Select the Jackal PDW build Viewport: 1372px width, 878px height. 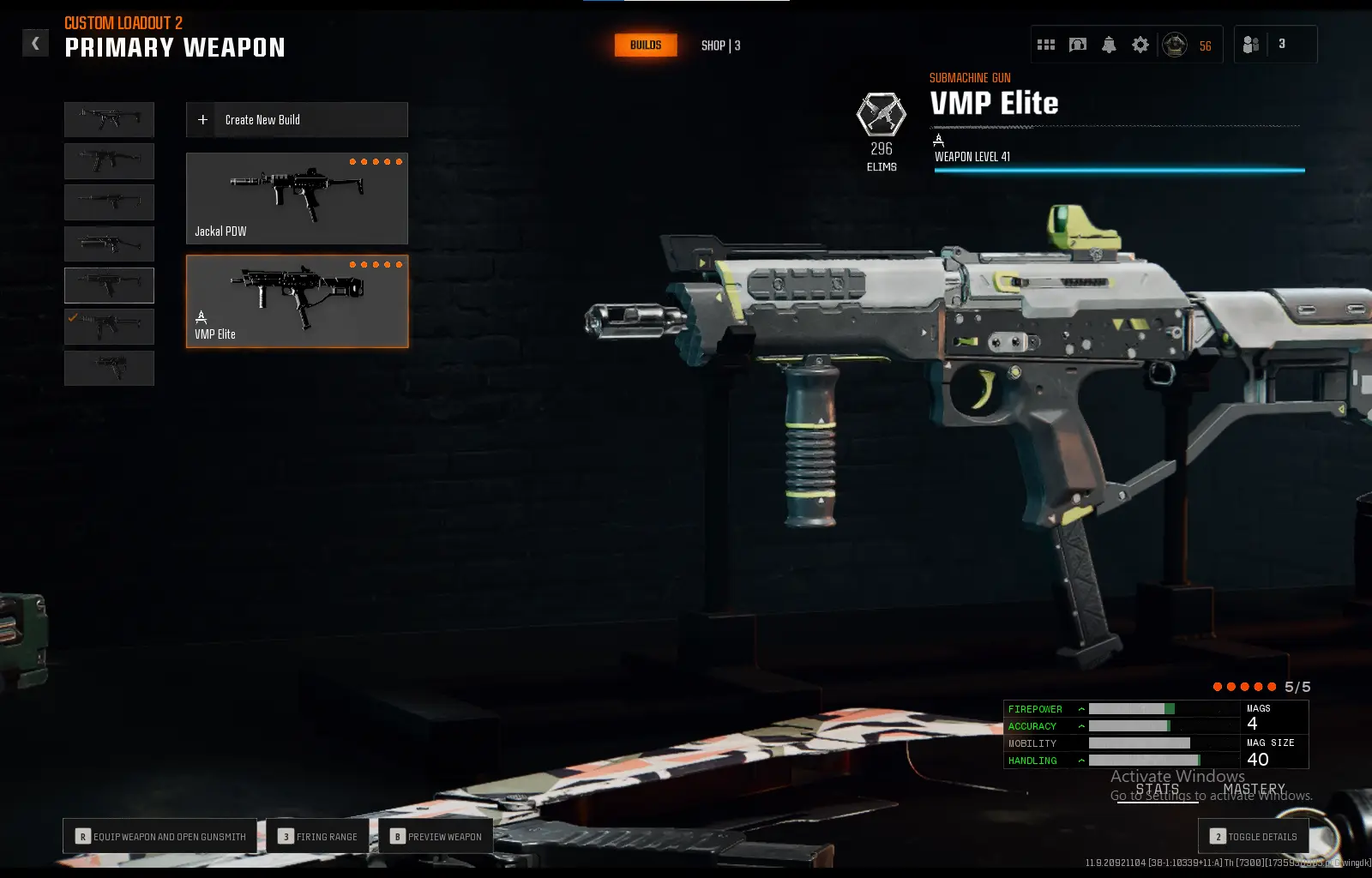click(x=297, y=199)
